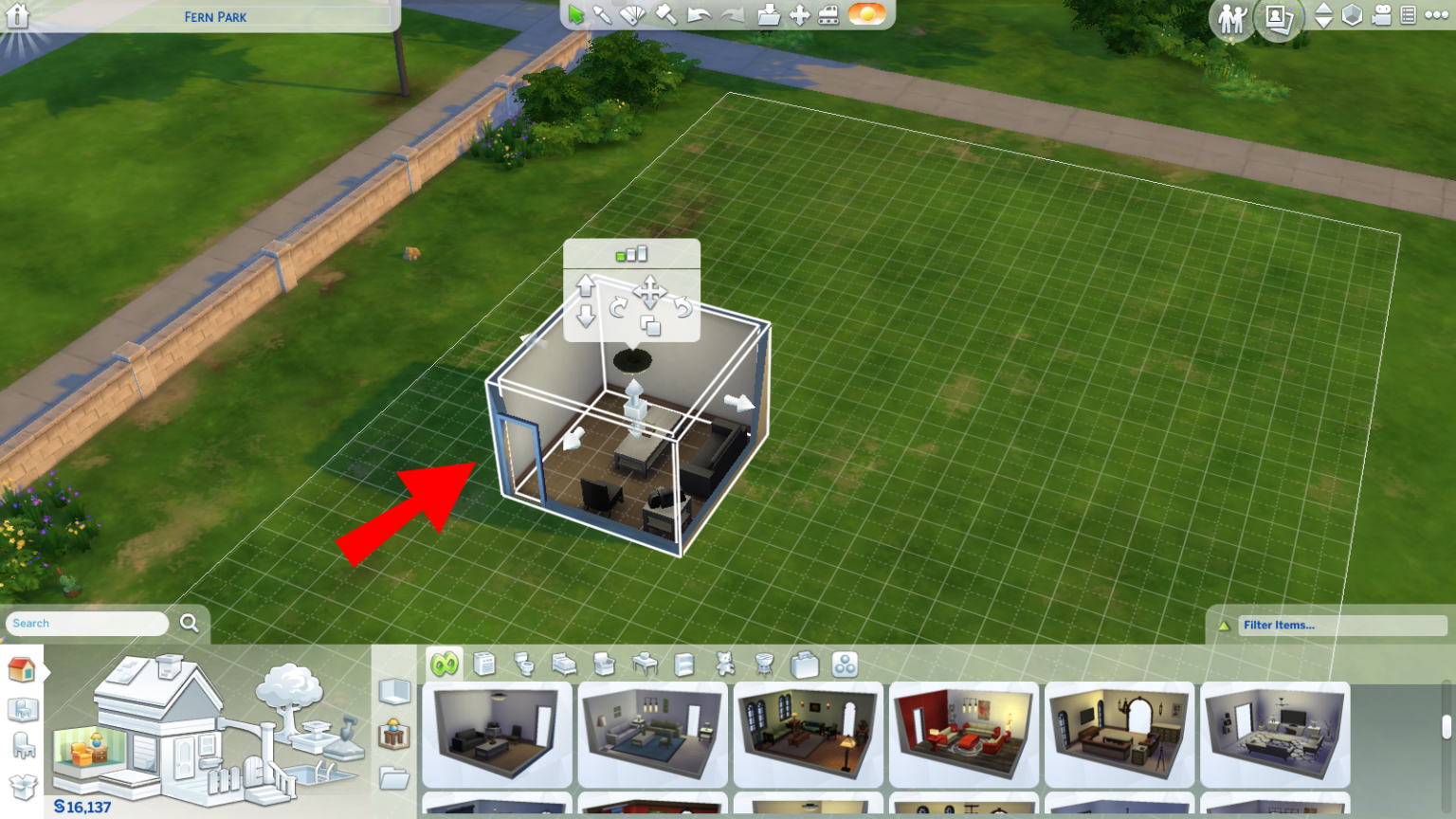Activate the move lot tool
The image size is (1456, 819).
tap(801, 14)
